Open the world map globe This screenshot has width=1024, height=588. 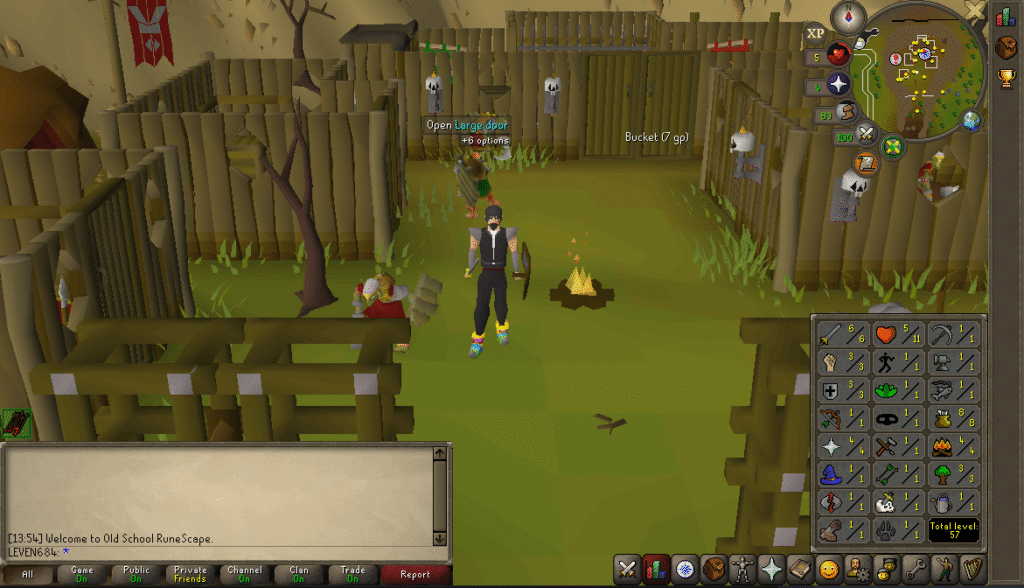point(971,121)
